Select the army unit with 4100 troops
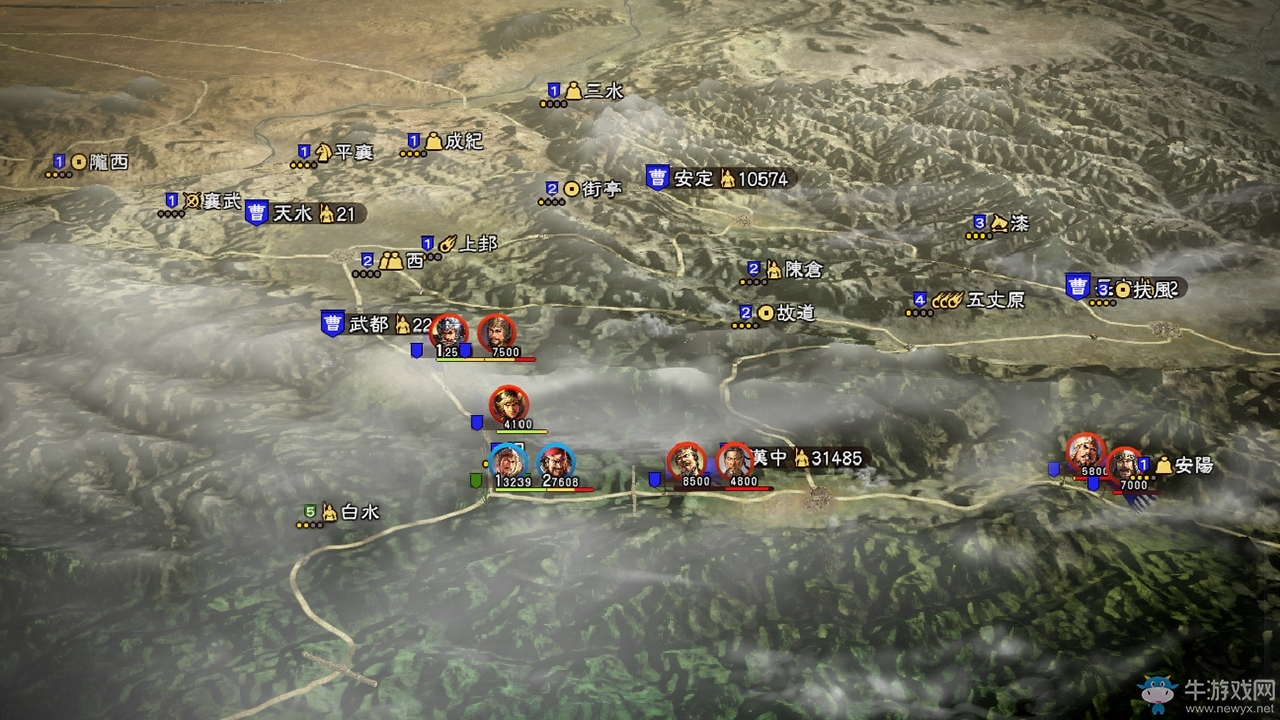1280x720 pixels. pyautogui.click(x=509, y=404)
